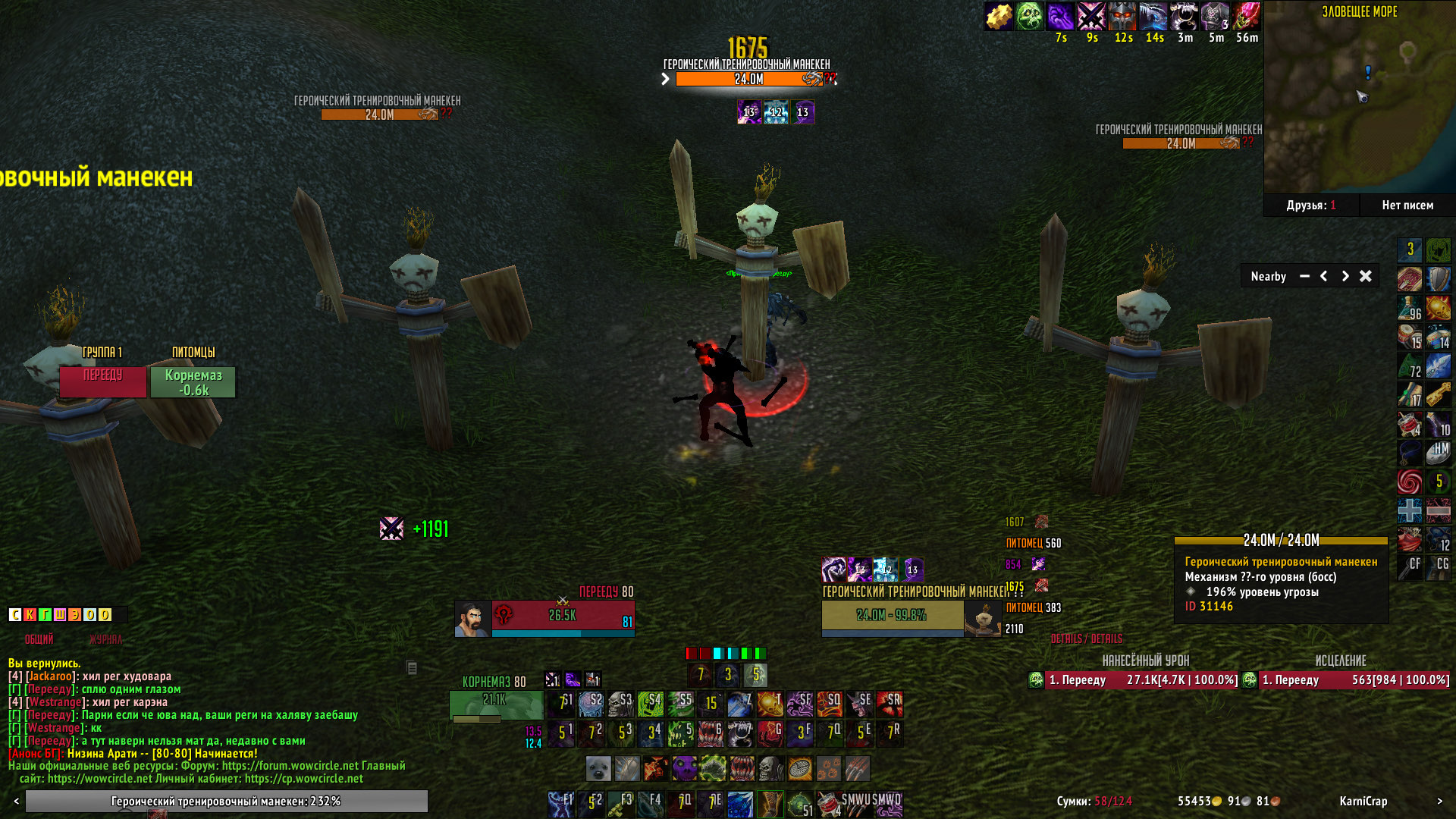
Task: Switch to the Журнал chat tab
Action: pos(105,639)
